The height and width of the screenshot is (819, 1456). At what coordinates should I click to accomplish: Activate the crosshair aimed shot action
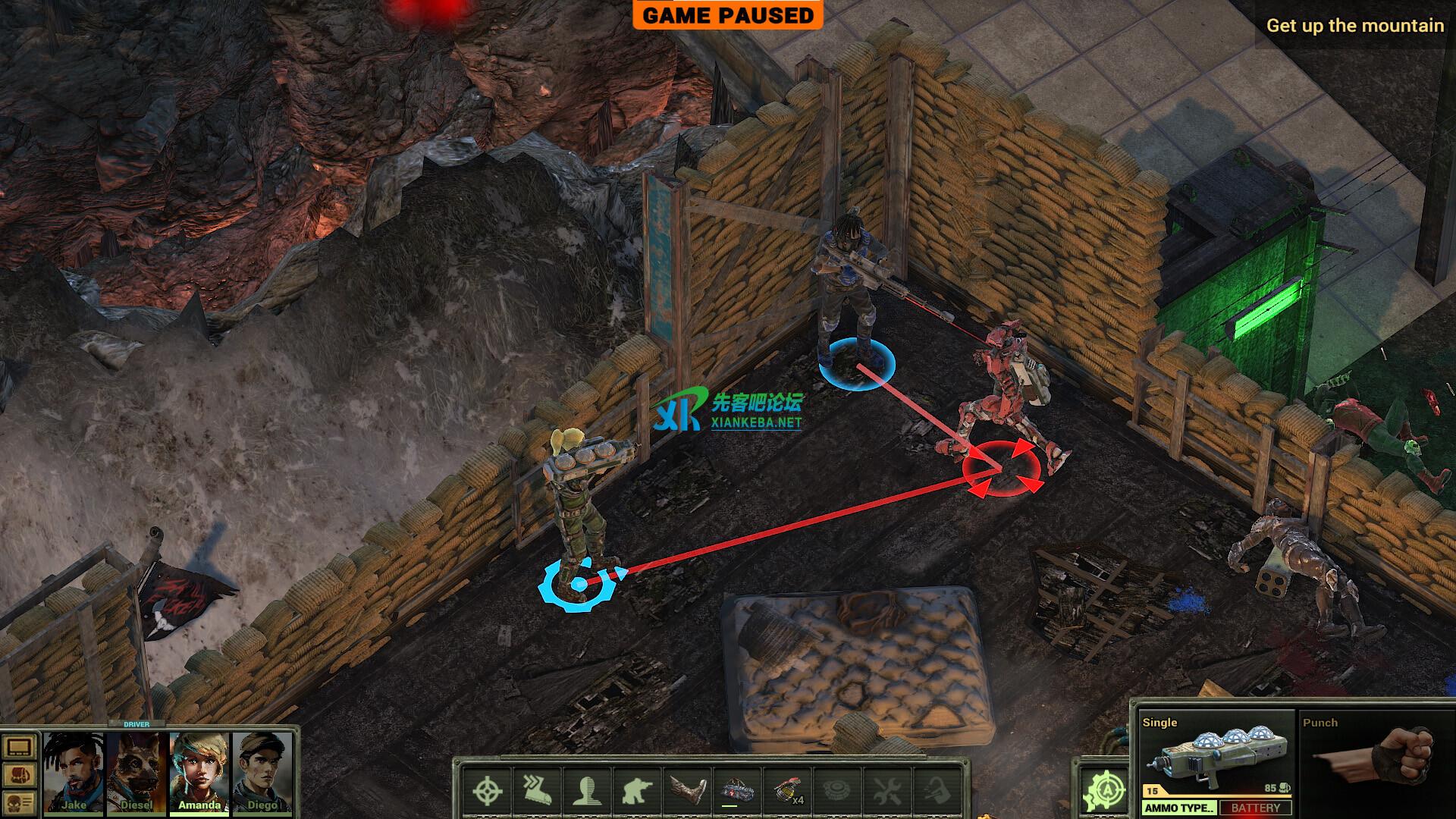487,791
